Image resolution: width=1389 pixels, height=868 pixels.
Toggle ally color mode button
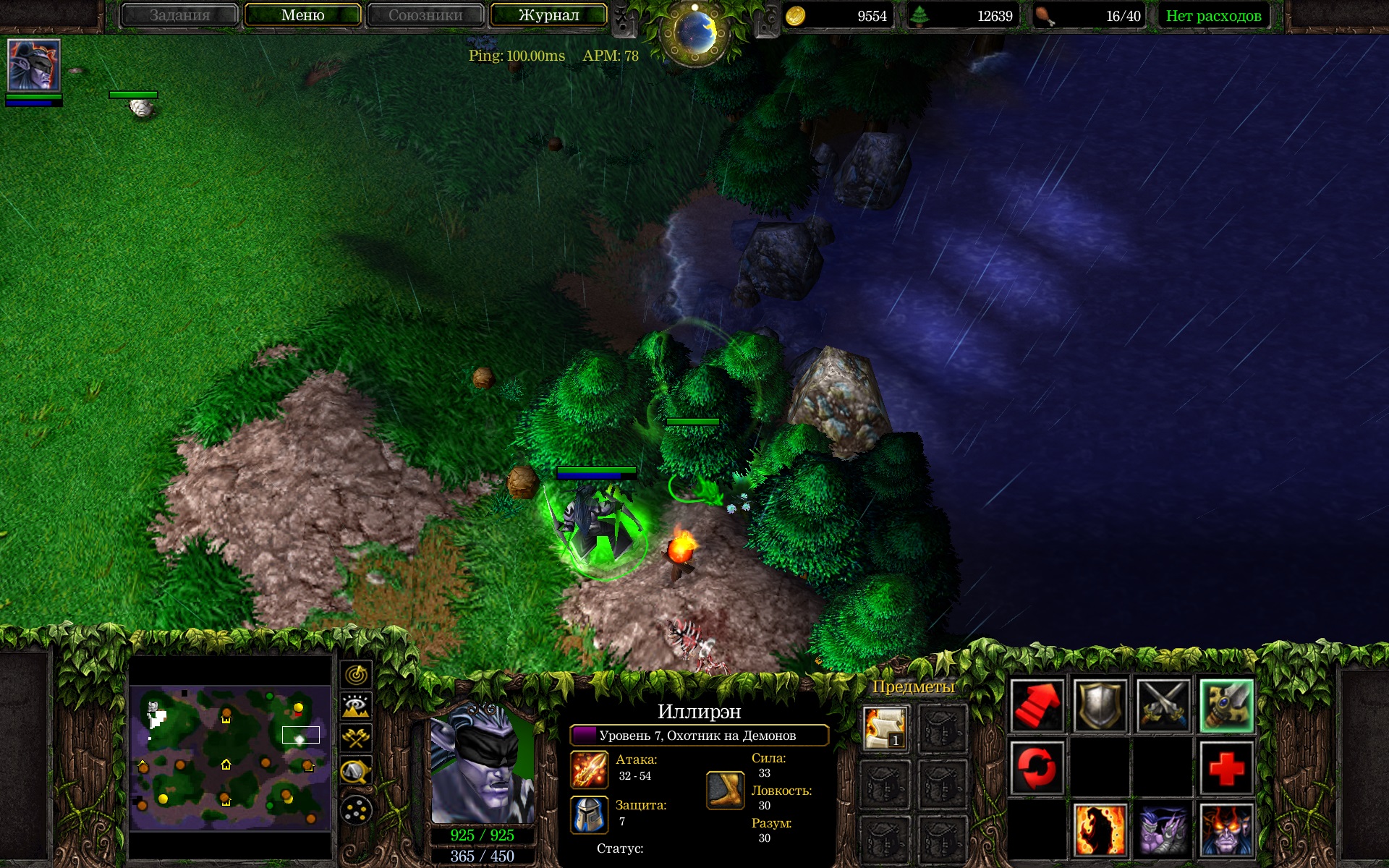(x=356, y=739)
